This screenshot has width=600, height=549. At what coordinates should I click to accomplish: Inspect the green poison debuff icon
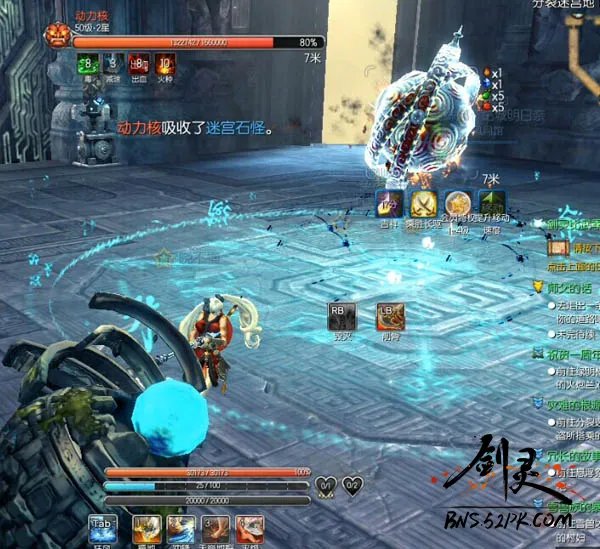point(87,64)
